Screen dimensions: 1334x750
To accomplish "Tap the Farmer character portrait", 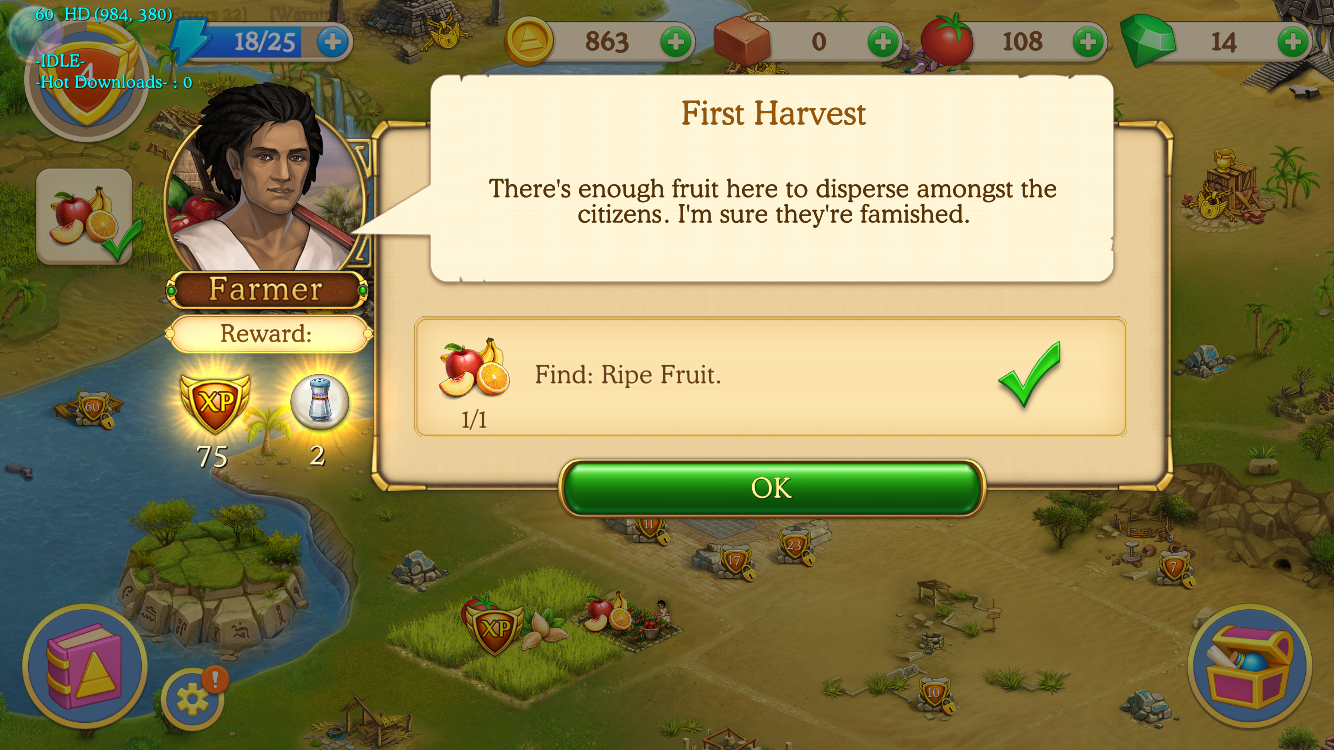I will [265, 190].
